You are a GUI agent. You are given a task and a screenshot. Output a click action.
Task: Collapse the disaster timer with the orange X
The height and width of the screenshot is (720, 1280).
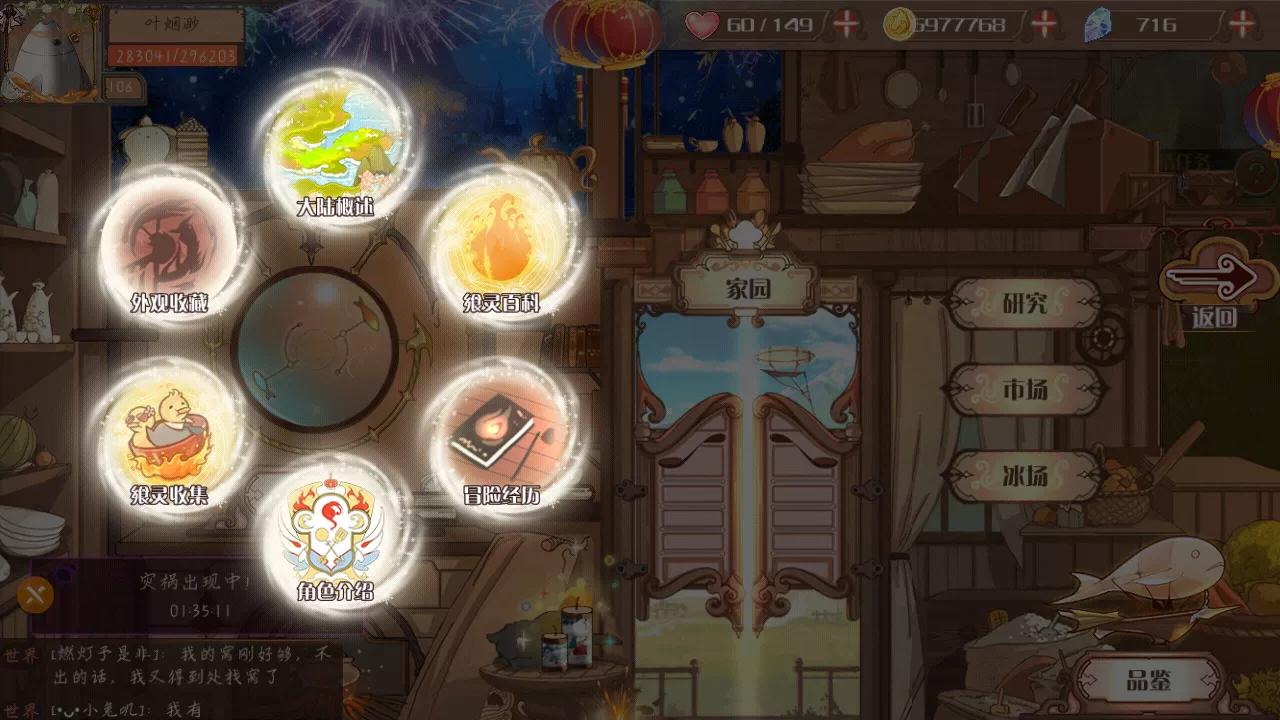tap(36, 594)
